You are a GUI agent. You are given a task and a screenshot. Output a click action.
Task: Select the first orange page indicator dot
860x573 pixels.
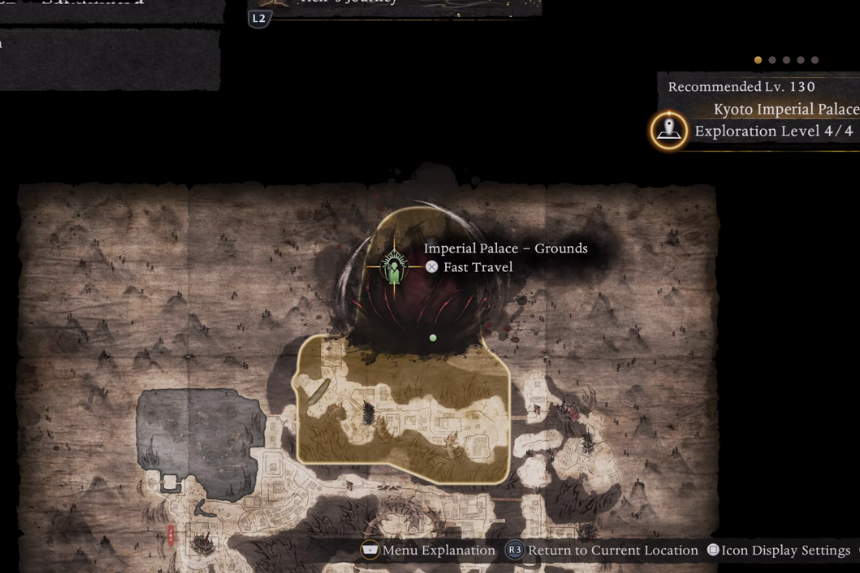tap(758, 60)
